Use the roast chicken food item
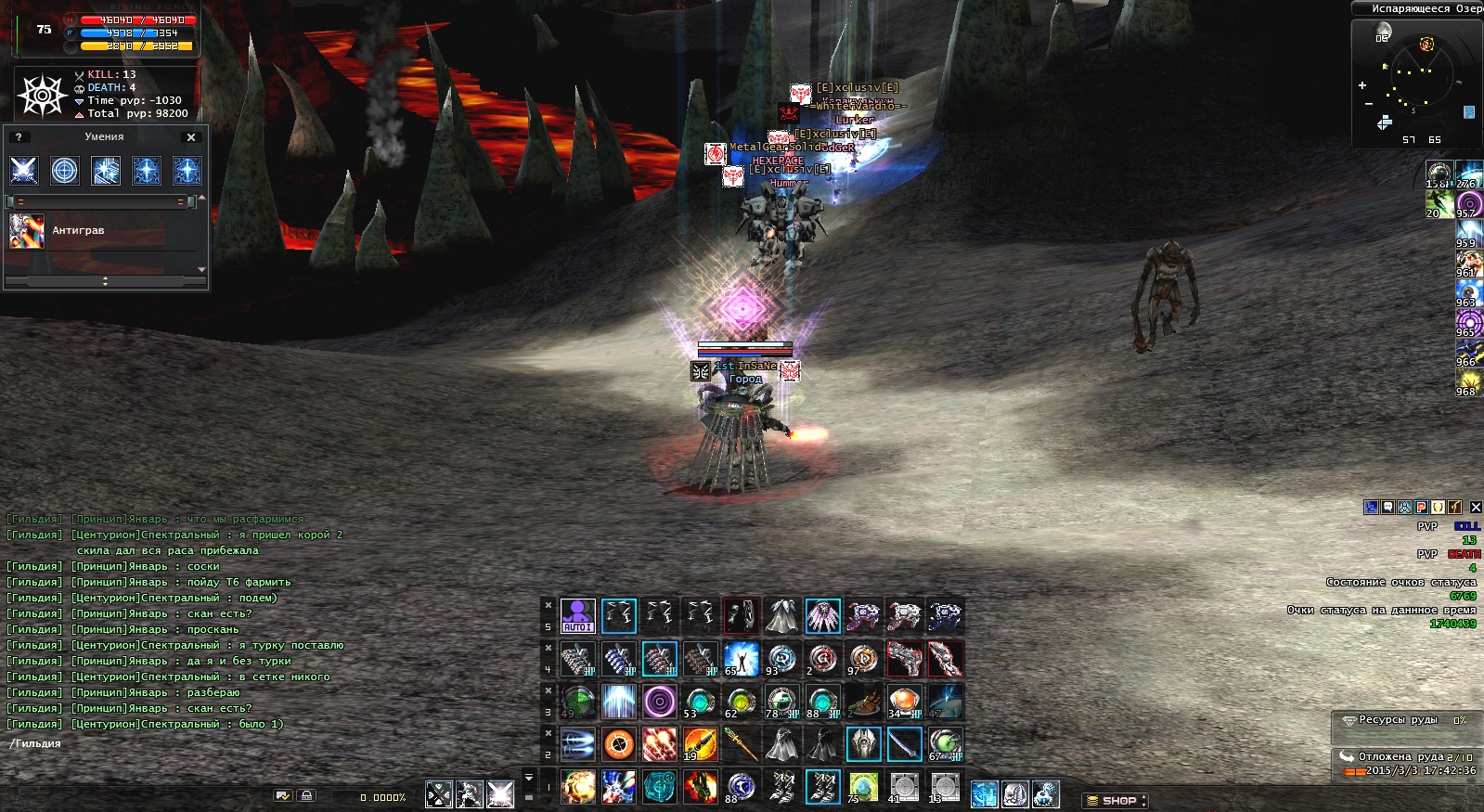The image size is (1484, 812). click(863, 702)
